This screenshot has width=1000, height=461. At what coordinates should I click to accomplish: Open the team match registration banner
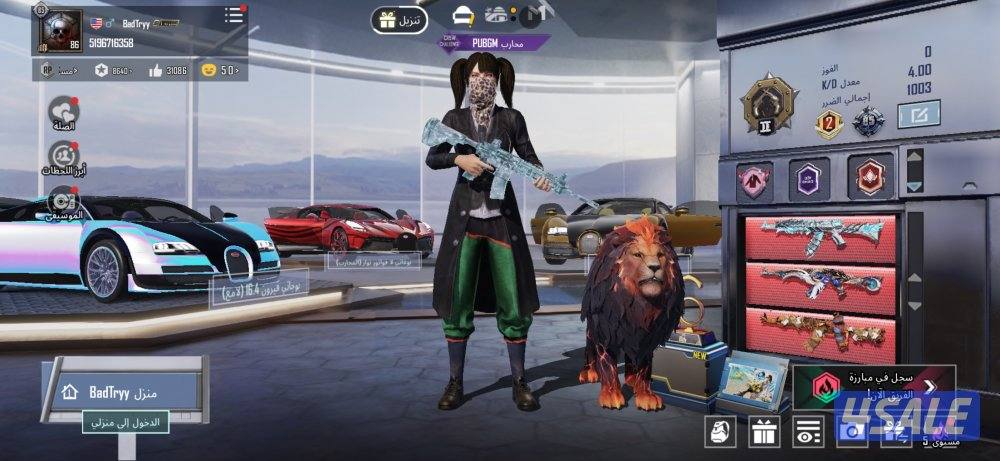[x=872, y=387]
